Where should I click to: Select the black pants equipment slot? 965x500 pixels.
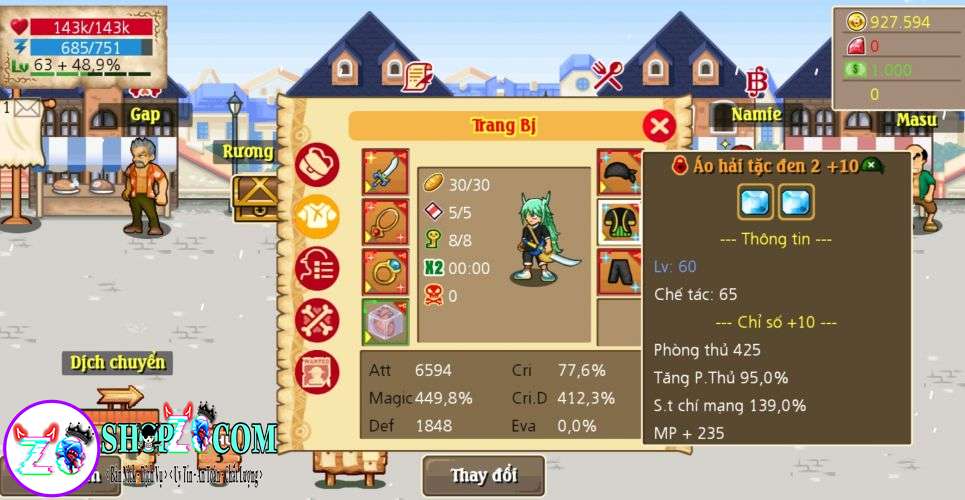pos(619,271)
